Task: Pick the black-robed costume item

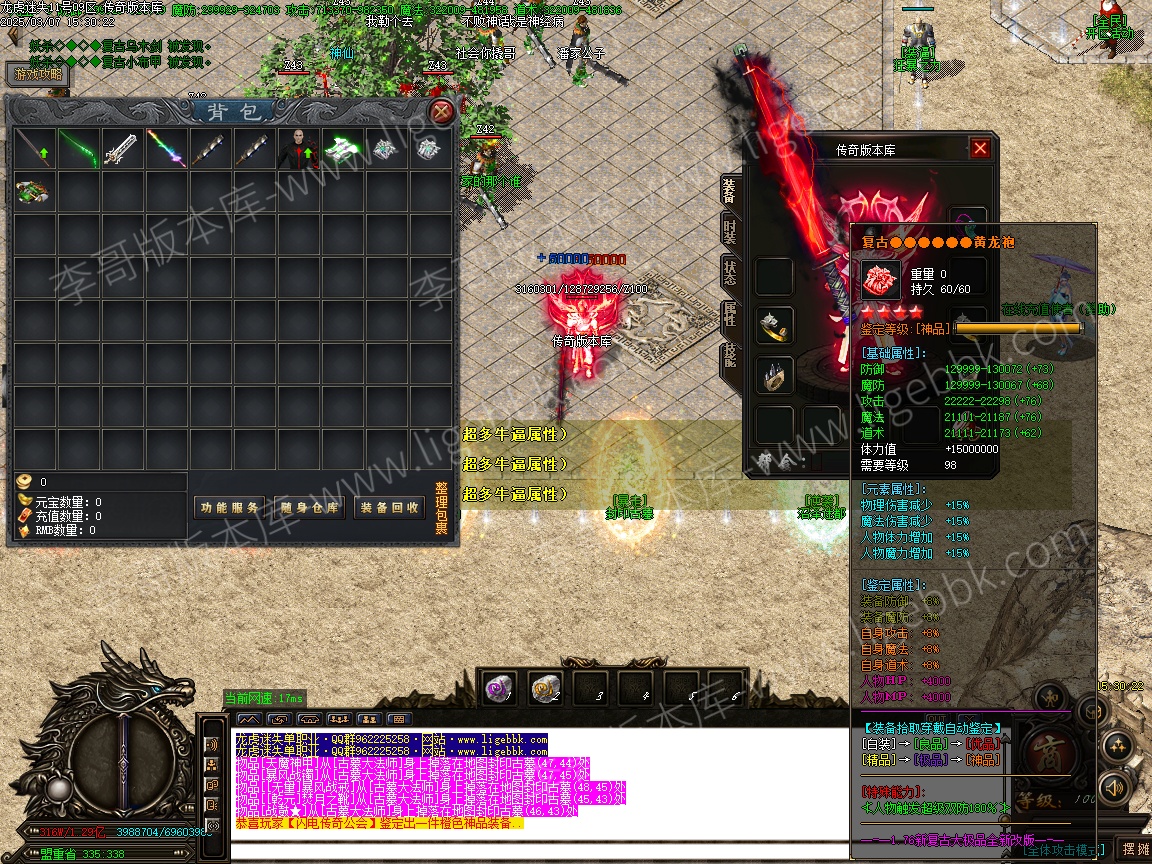Action: 298,149
